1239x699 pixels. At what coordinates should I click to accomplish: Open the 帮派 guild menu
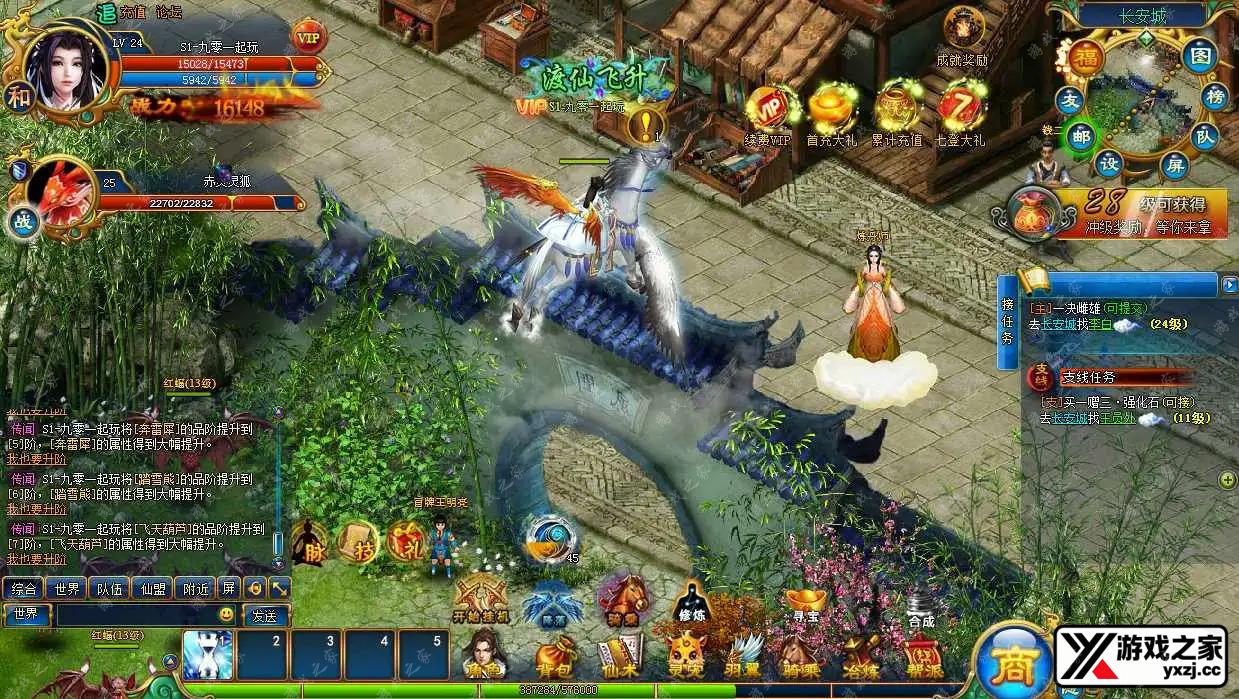pyautogui.click(x=923, y=656)
